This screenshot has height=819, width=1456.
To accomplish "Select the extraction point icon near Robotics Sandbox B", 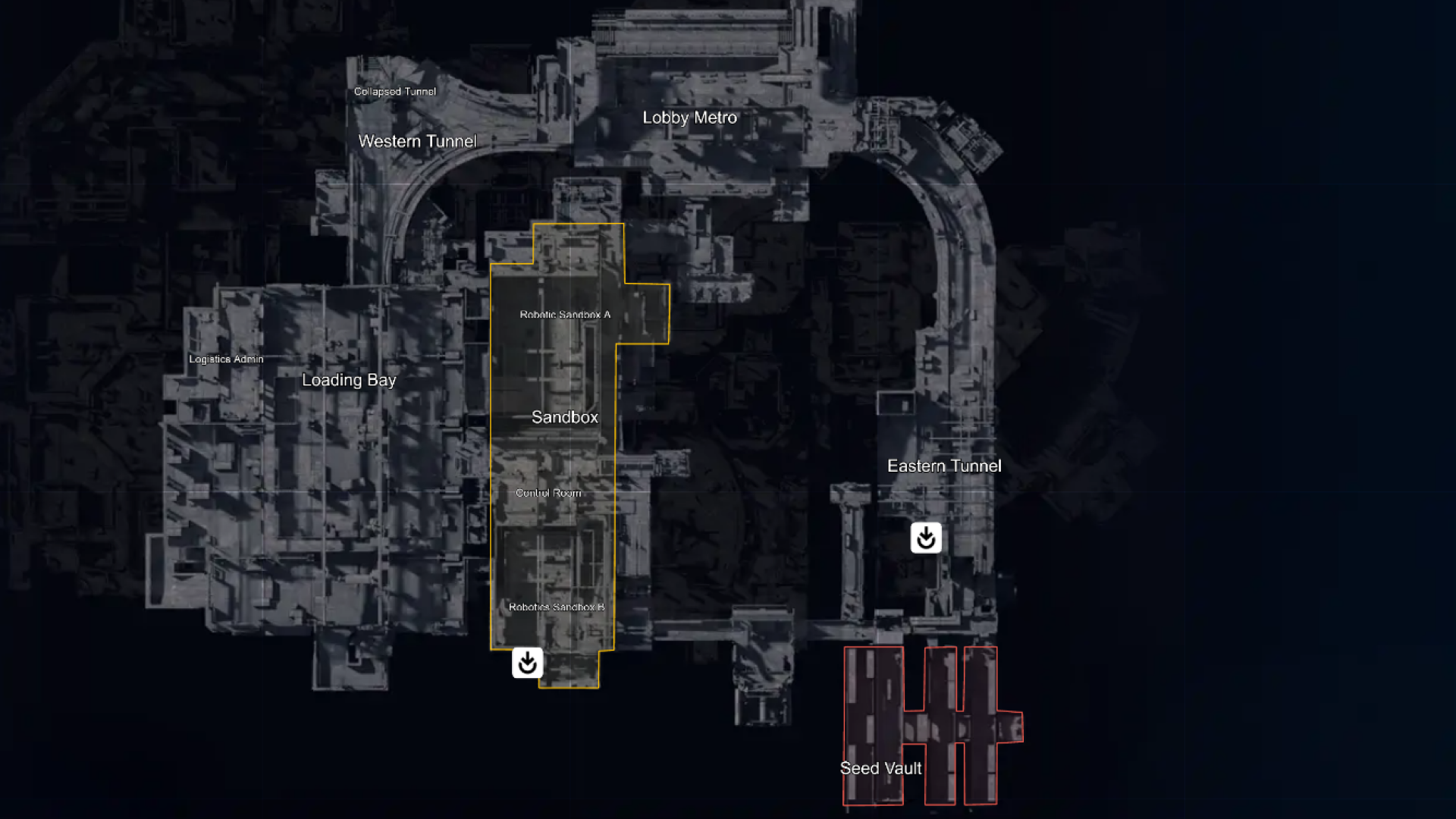I will click(x=527, y=663).
